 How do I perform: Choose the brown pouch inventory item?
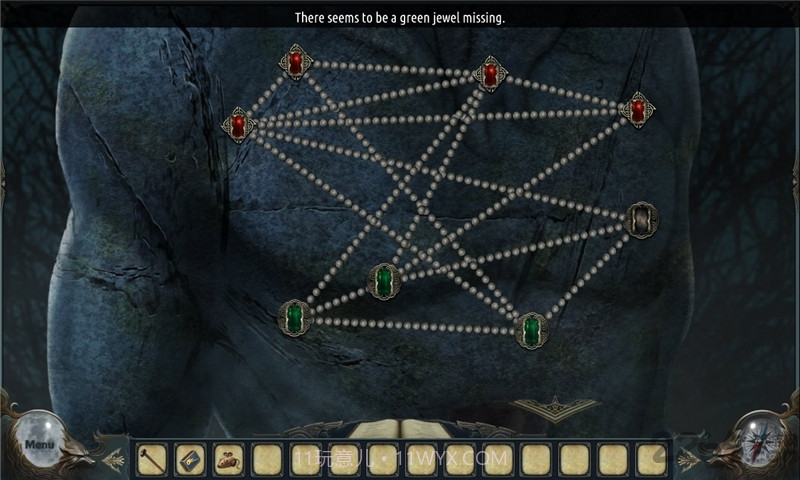pyautogui.click(x=228, y=459)
